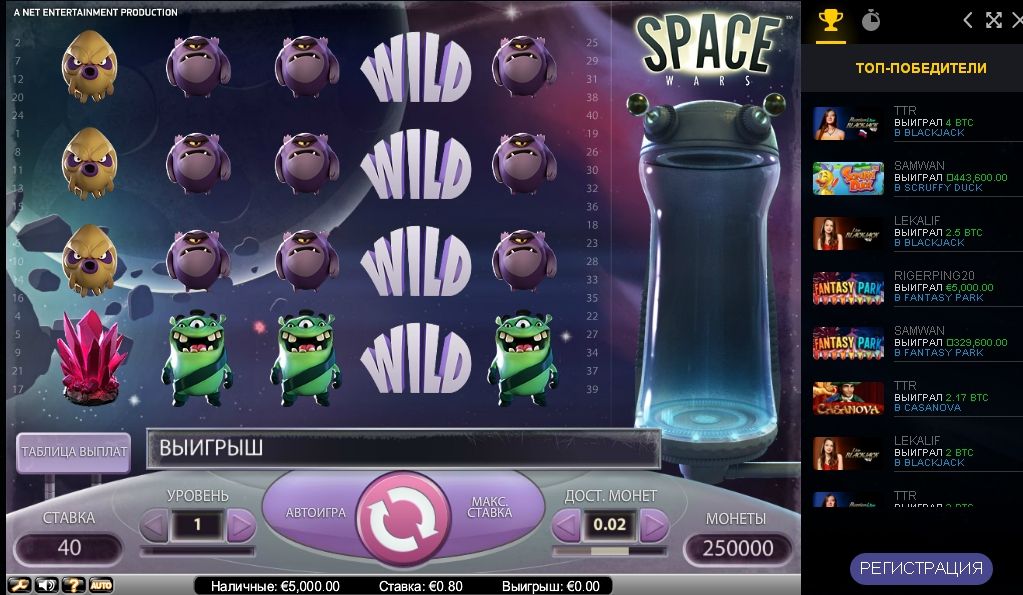Open the ТАБЛИЦА ВЫПЛАТ paytable
Viewport: 1023px width, 595px height.
[x=74, y=452]
